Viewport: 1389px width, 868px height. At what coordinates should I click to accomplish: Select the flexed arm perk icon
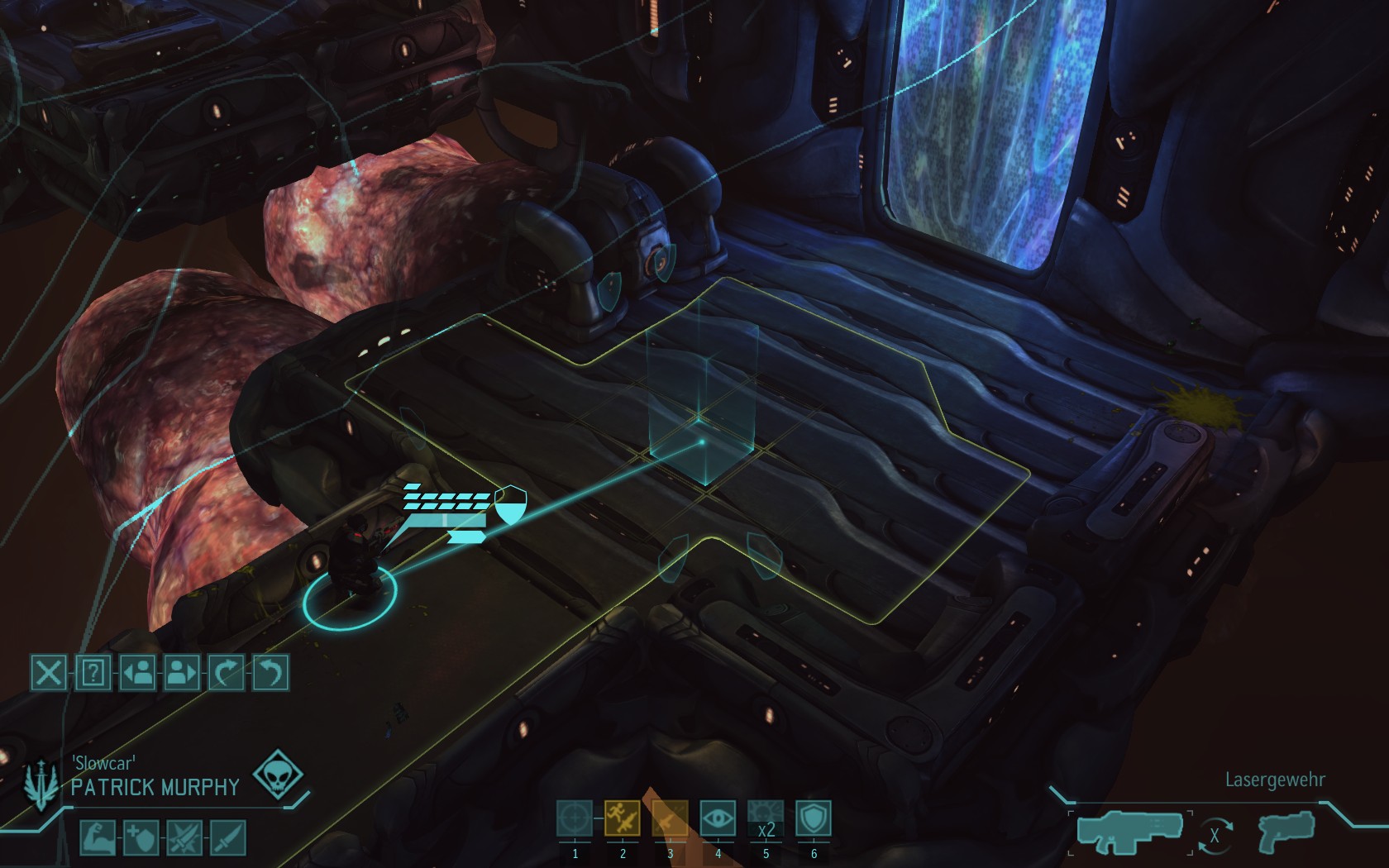(97, 838)
